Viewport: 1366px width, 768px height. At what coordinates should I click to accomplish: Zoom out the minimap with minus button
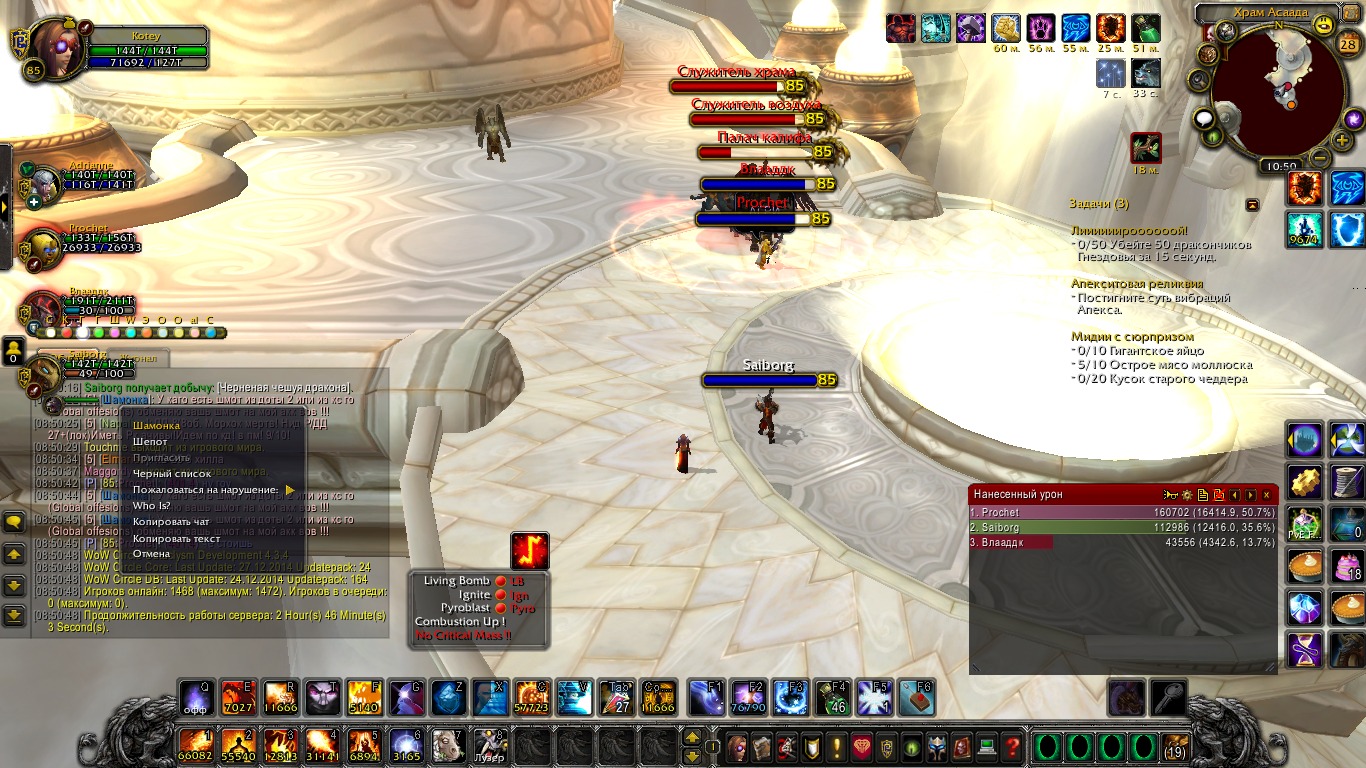point(1320,157)
